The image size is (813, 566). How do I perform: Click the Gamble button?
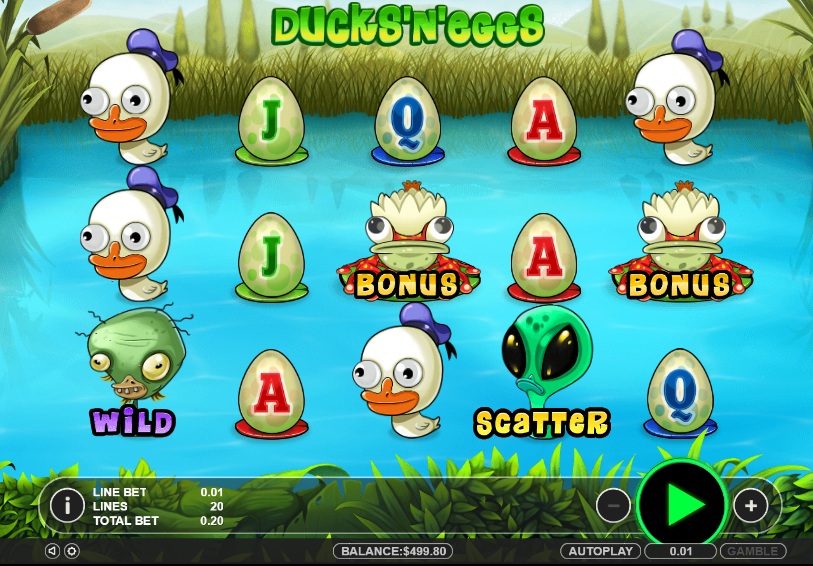pos(752,551)
